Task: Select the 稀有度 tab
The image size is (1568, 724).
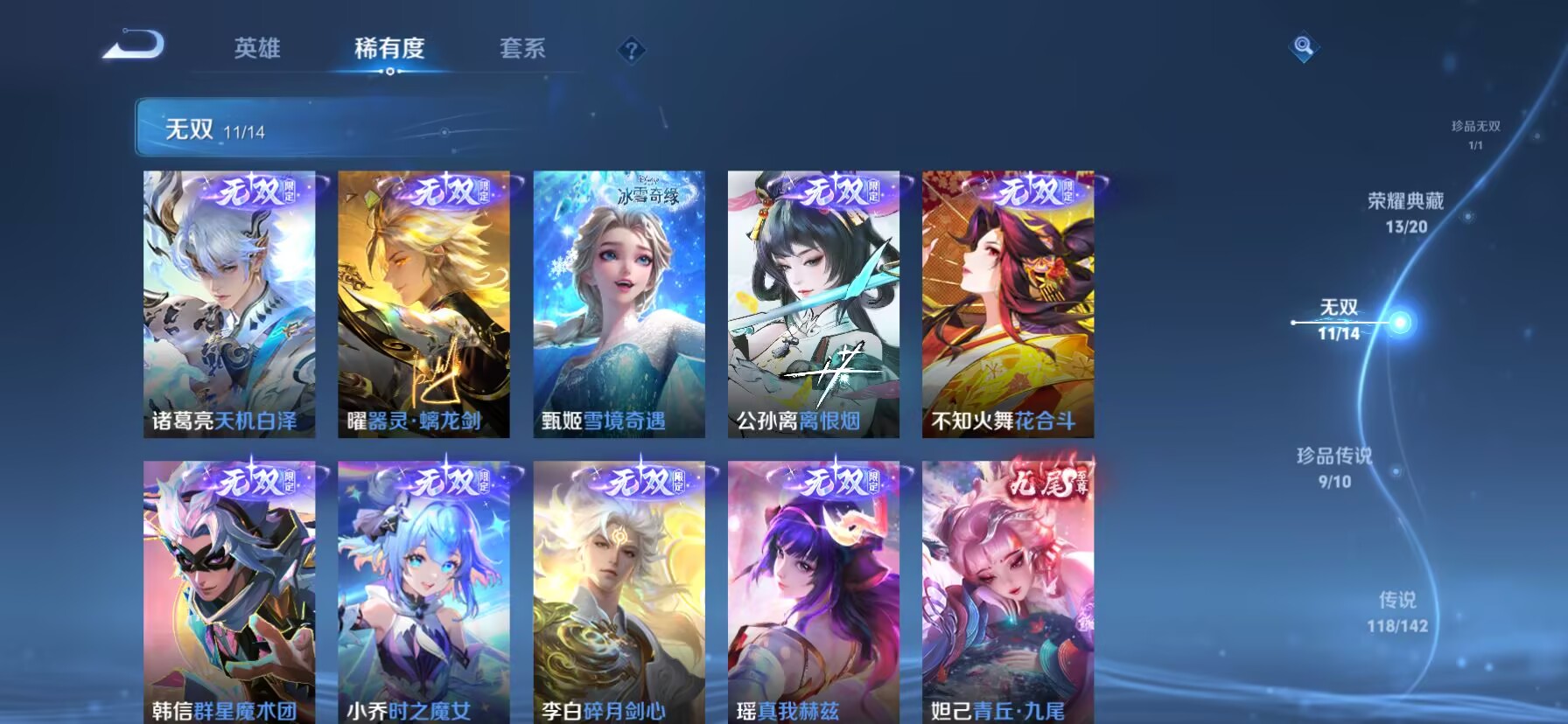Action: pos(391,50)
